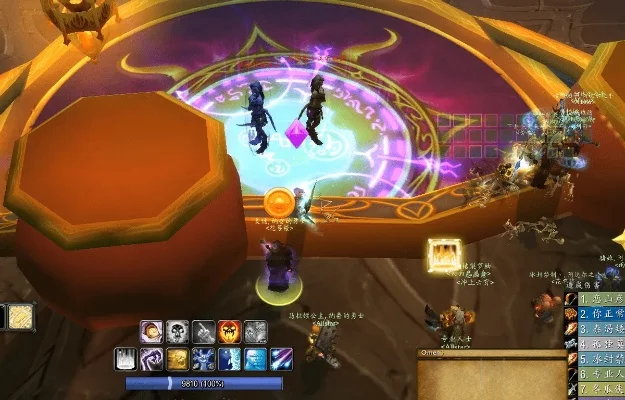
Task: Activate the white ice spikes ability
Action: 126,359
